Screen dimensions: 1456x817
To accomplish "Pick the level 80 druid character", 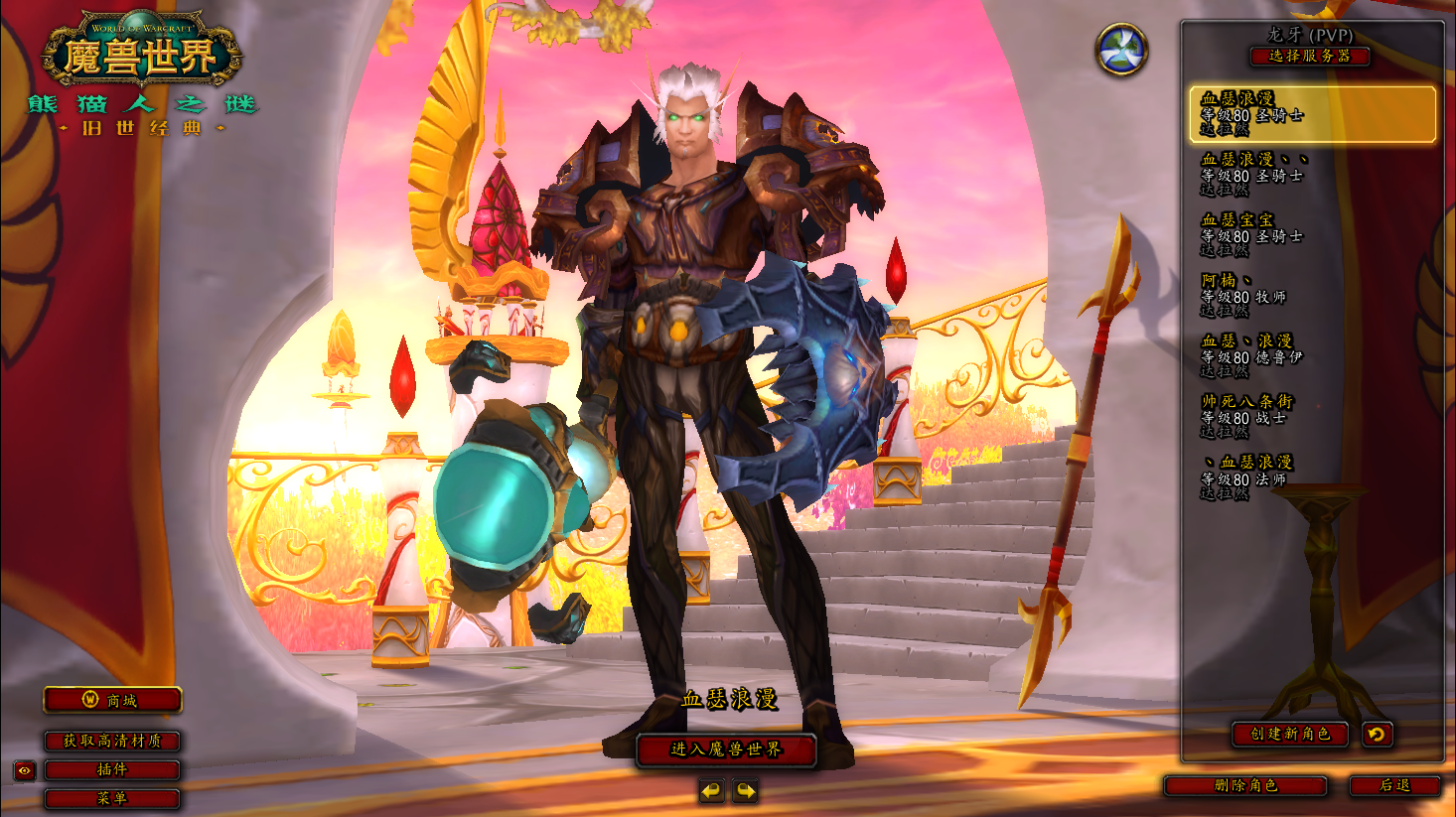I will click(x=1312, y=355).
